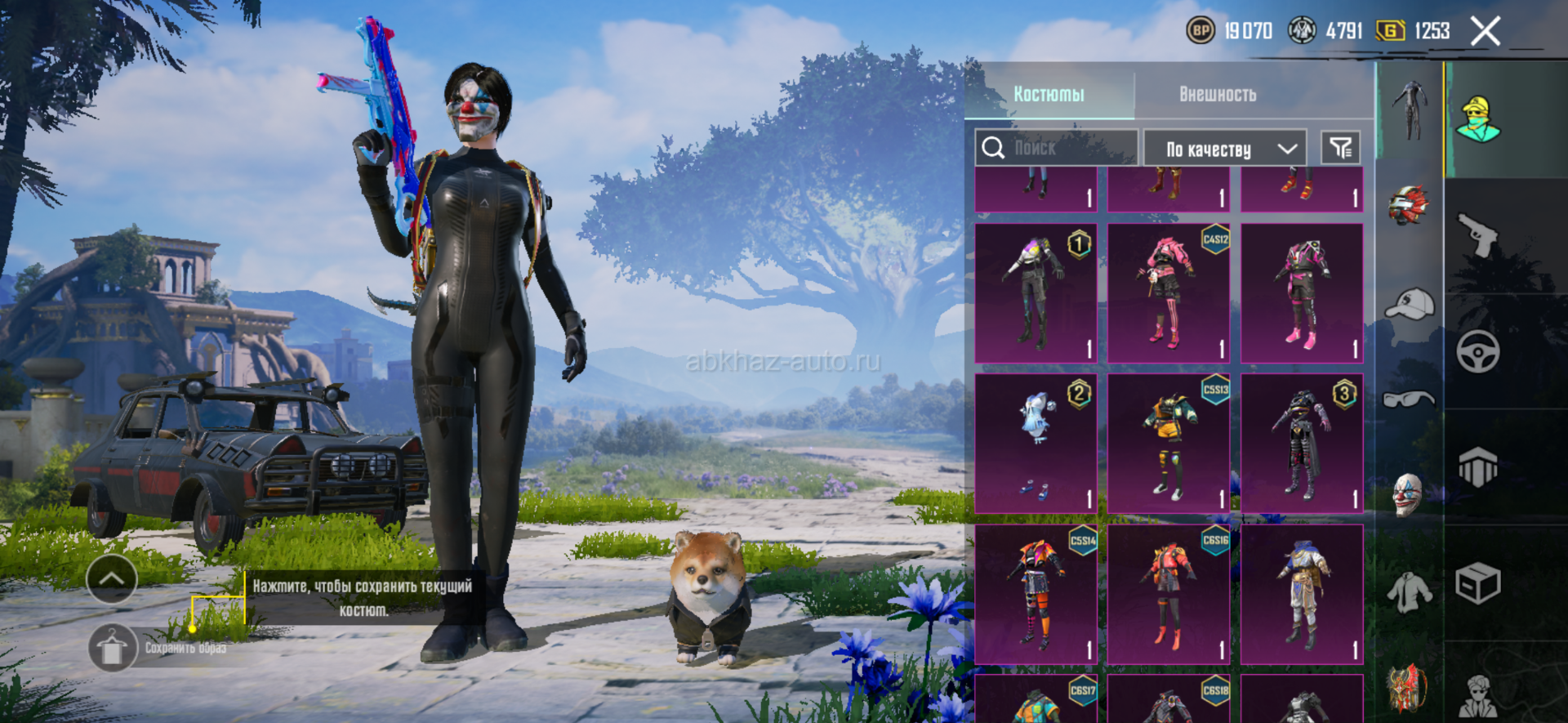The height and width of the screenshot is (723, 1568).
Task: Choose the pink-haired C4S12 costume
Action: [x=1169, y=292]
